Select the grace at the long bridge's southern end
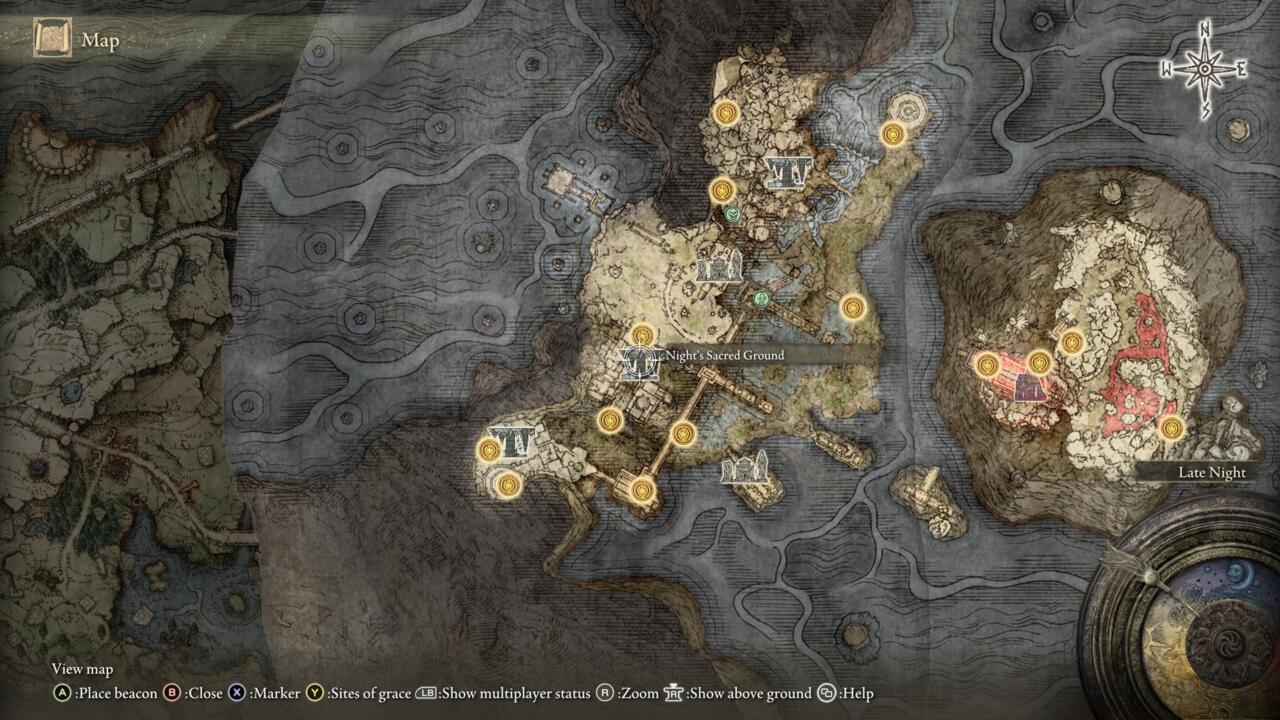 click(x=643, y=489)
